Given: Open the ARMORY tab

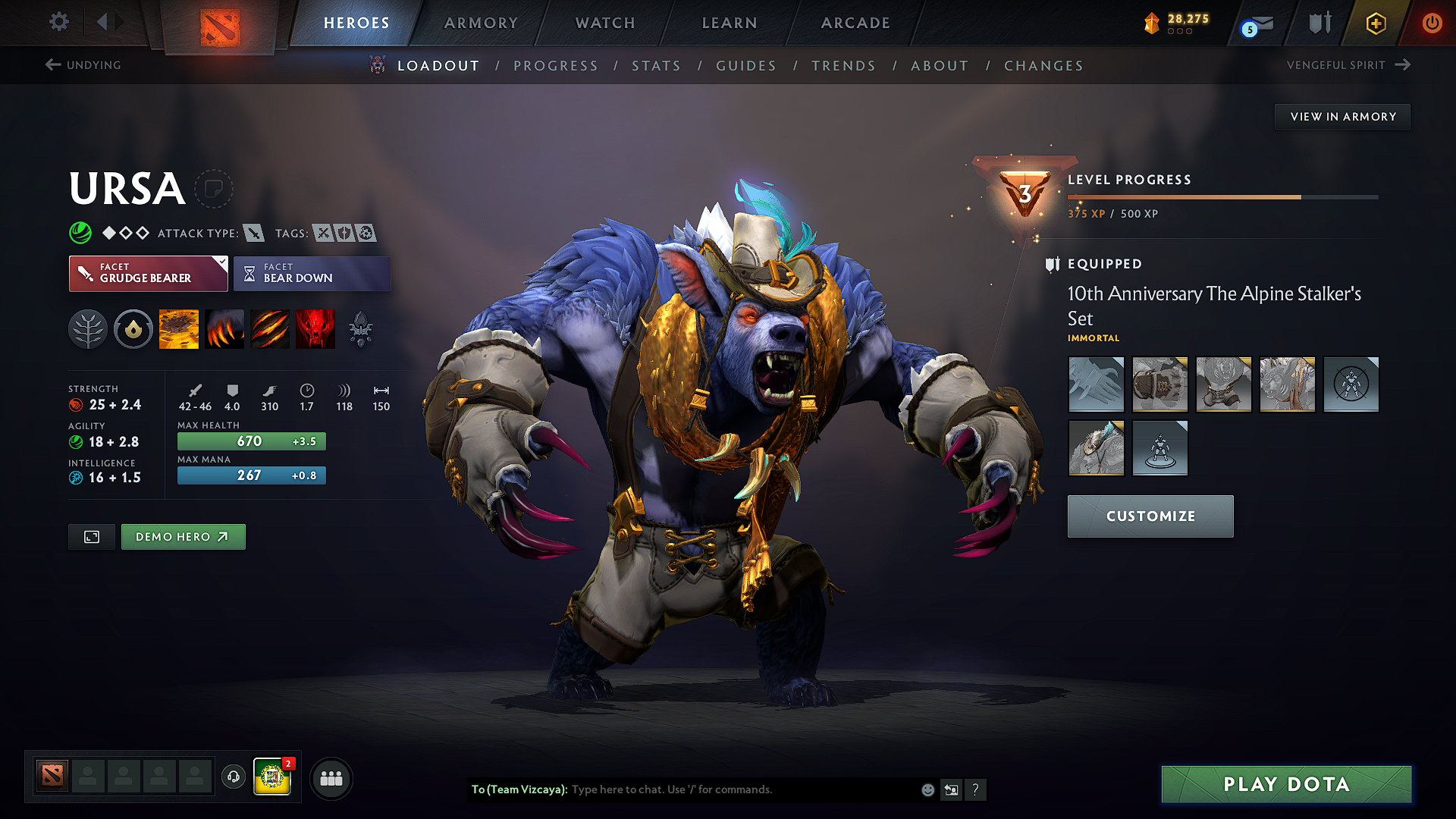Looking at the screenshot, I should click(x=480, y=23).
